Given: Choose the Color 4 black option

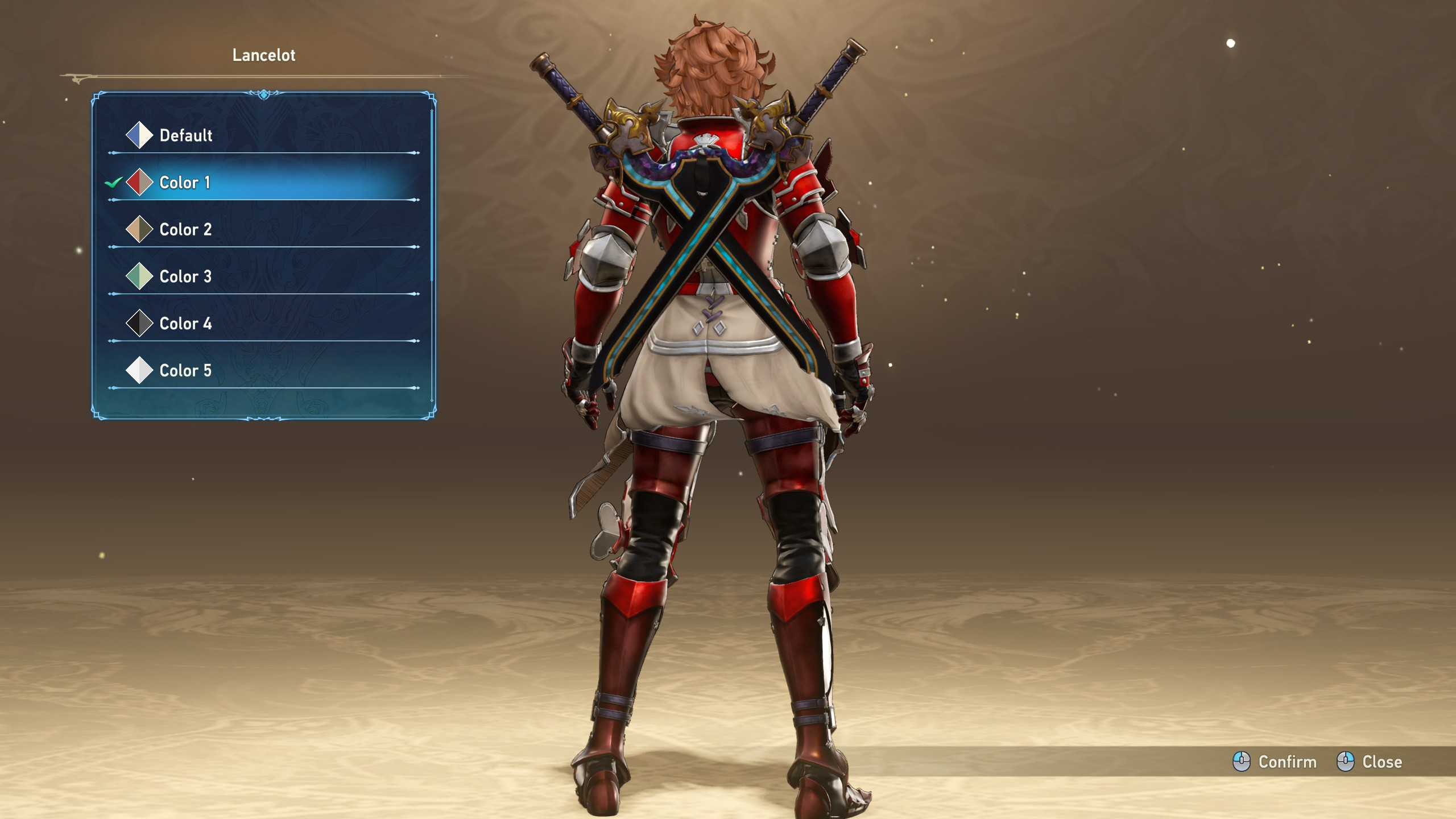Looking at the screenshot, I should point(185,324).
